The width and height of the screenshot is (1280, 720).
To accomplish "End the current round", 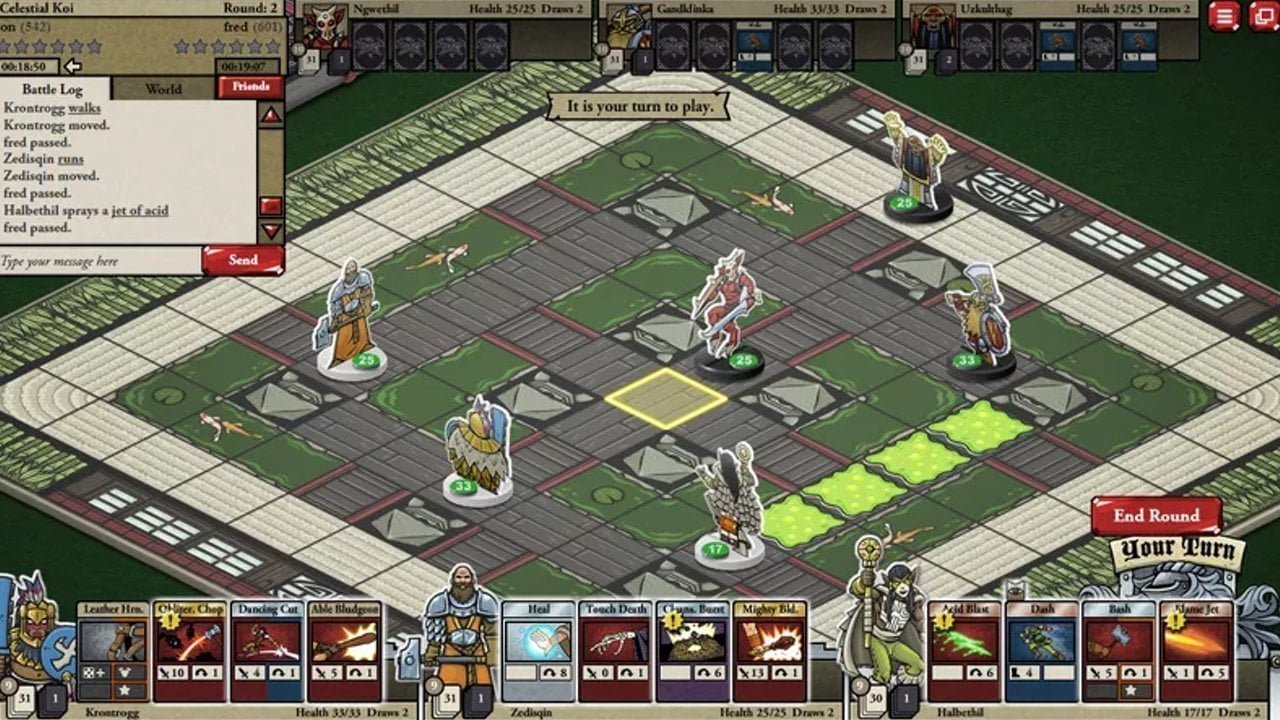I will point(1156,516).
